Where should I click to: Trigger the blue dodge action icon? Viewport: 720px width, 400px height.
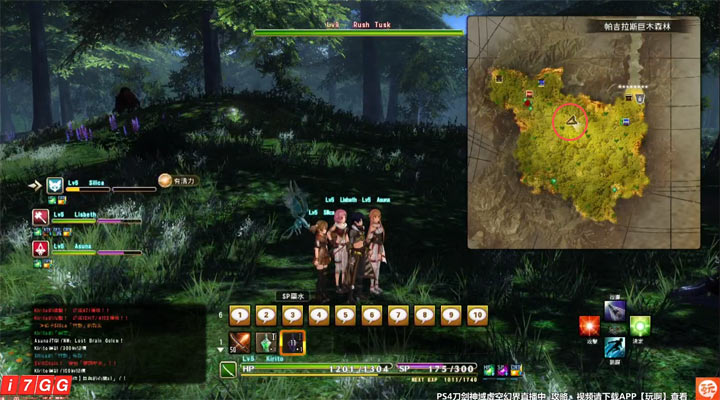(x=614, y=347)
